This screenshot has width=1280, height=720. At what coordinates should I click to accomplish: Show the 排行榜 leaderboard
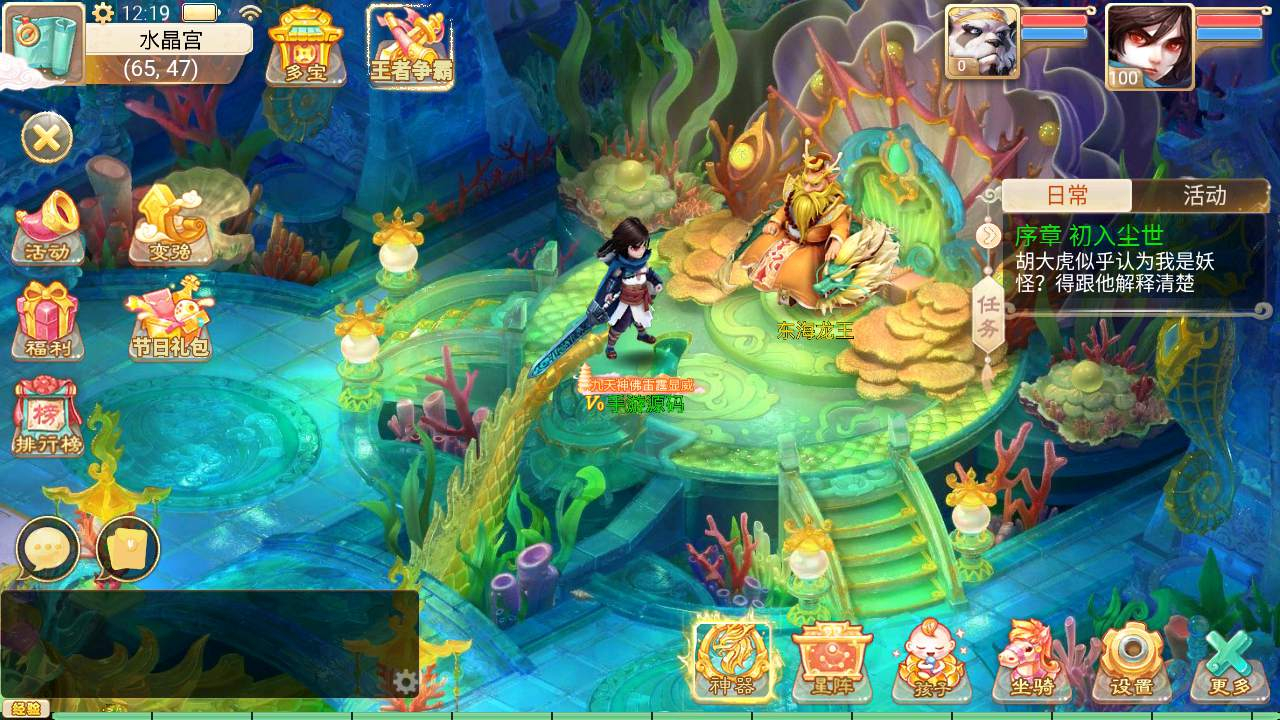click(46, 417)
